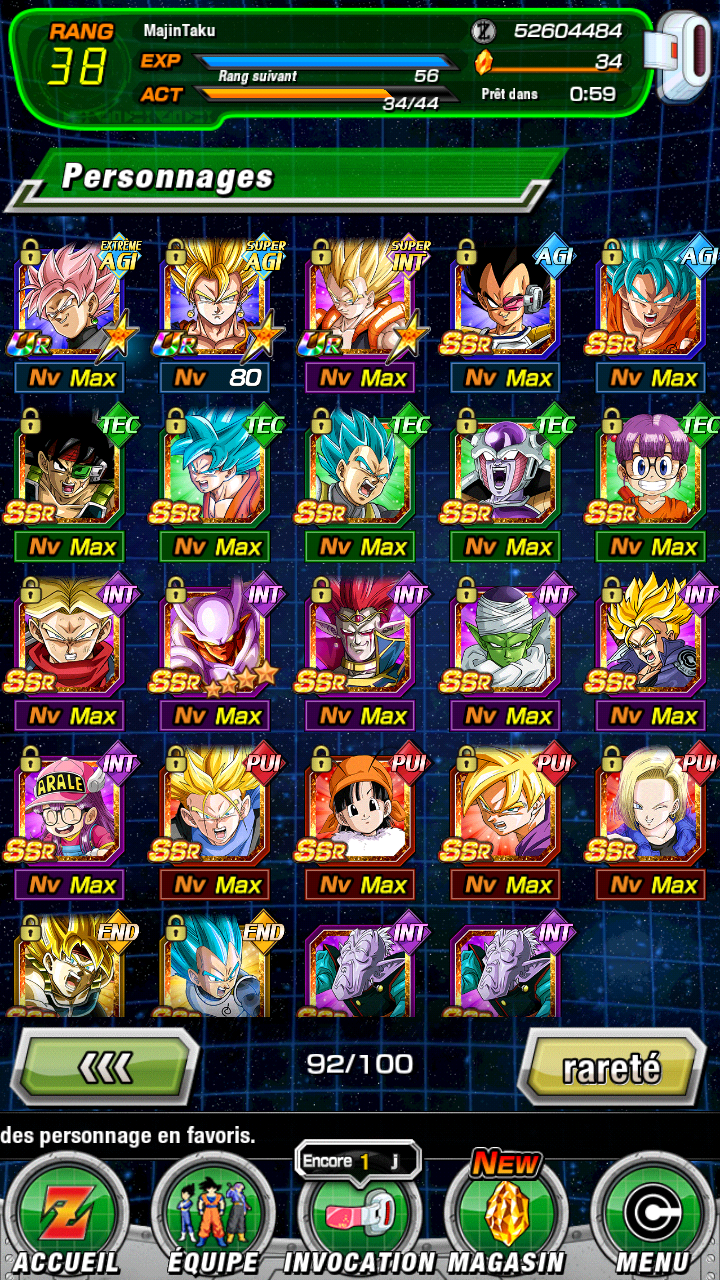This screenshot has width=720, height=1280.
Task: Choose the Super INT Gogeta UR card
Action: (x=360, y=300)
